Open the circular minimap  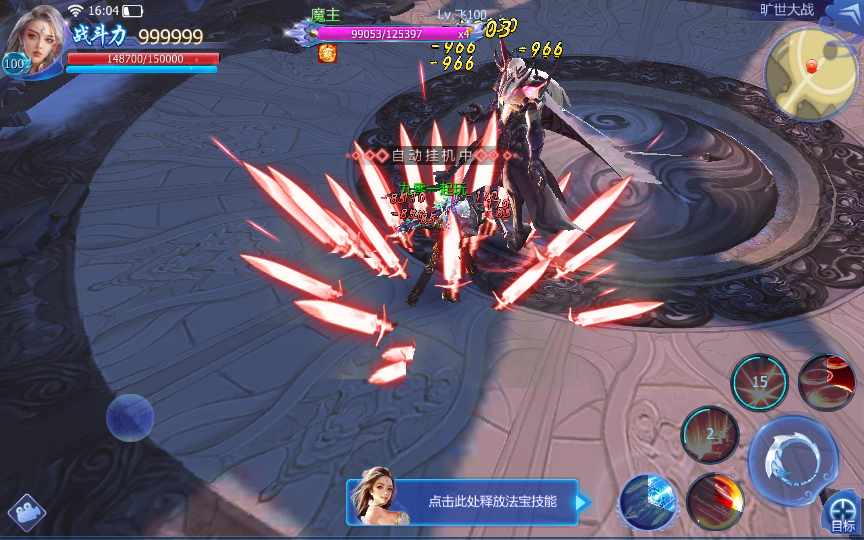811,72
